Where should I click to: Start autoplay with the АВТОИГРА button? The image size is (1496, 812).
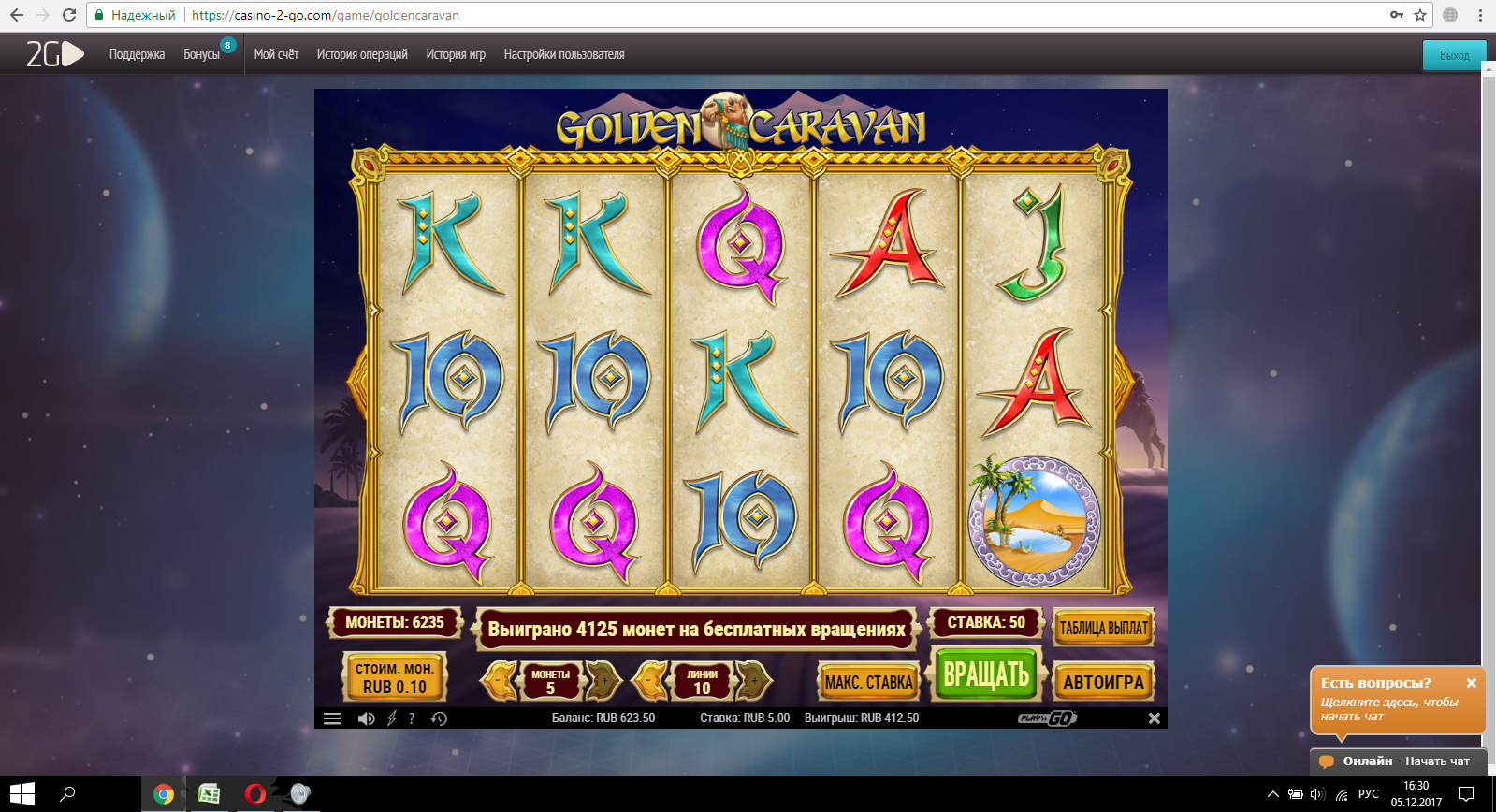coord(1103,682)
